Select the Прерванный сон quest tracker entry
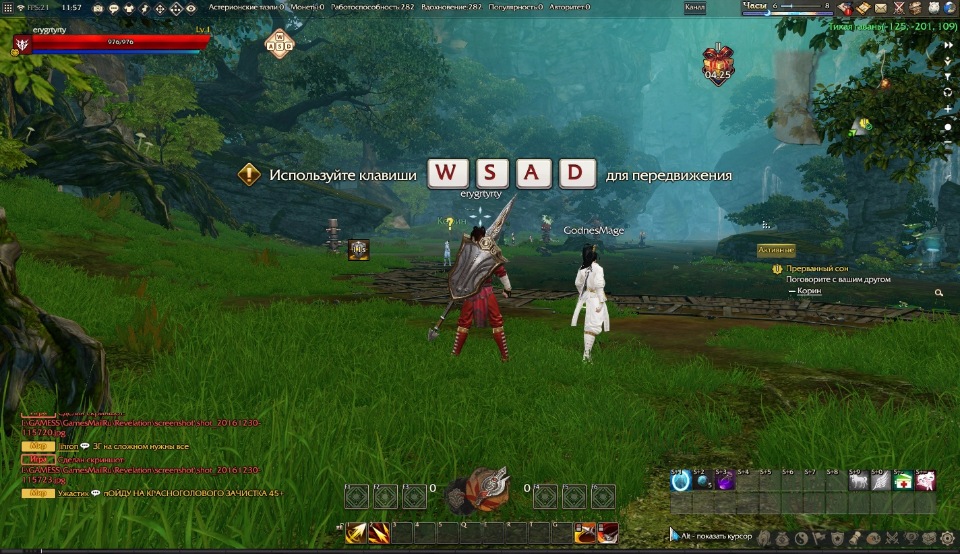Viewport: 960px width, 554px height. [x=817, y=269]
